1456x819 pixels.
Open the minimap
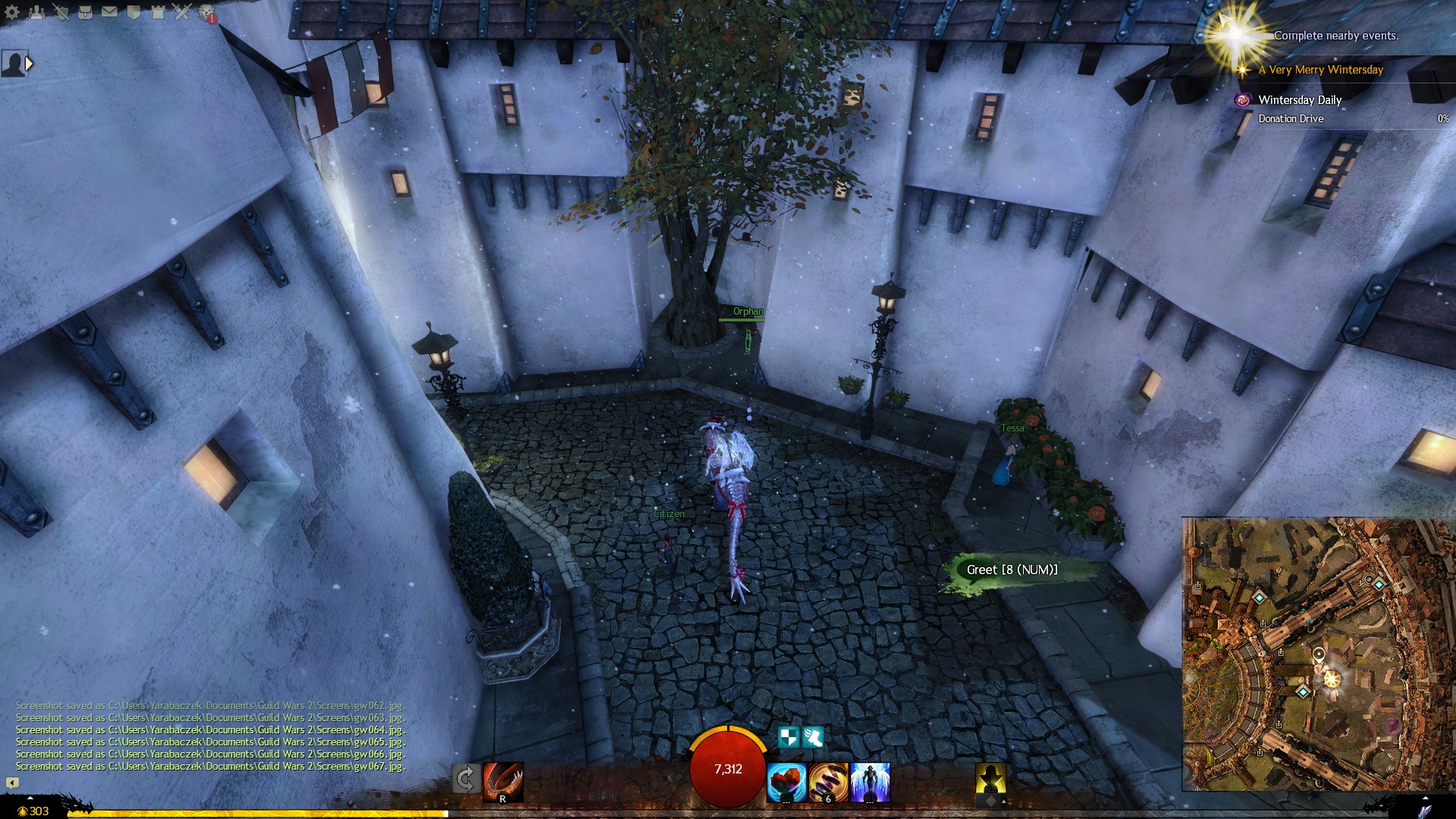(1318, 654)
